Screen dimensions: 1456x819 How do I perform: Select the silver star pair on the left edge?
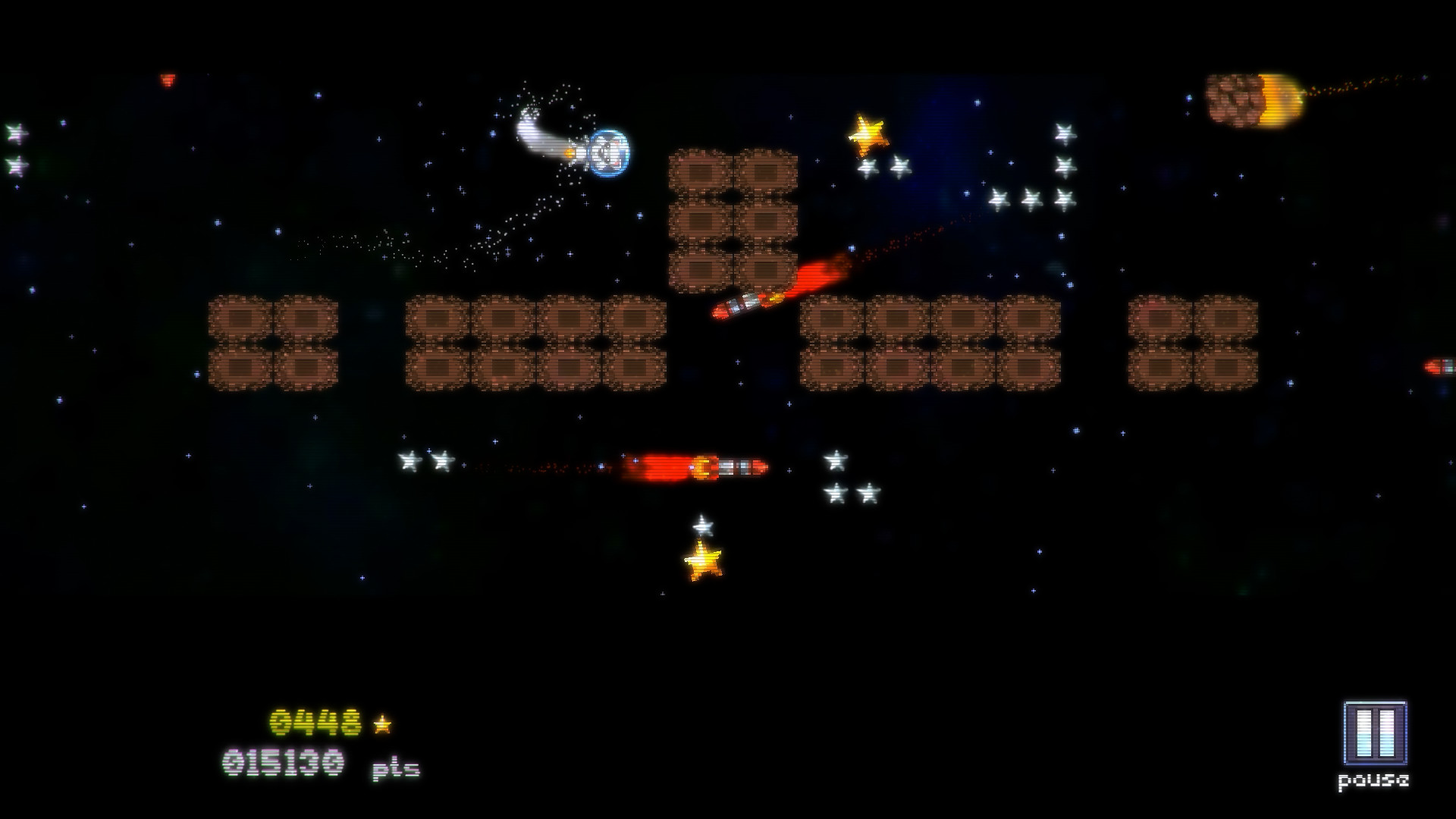(x=14, y=148)
